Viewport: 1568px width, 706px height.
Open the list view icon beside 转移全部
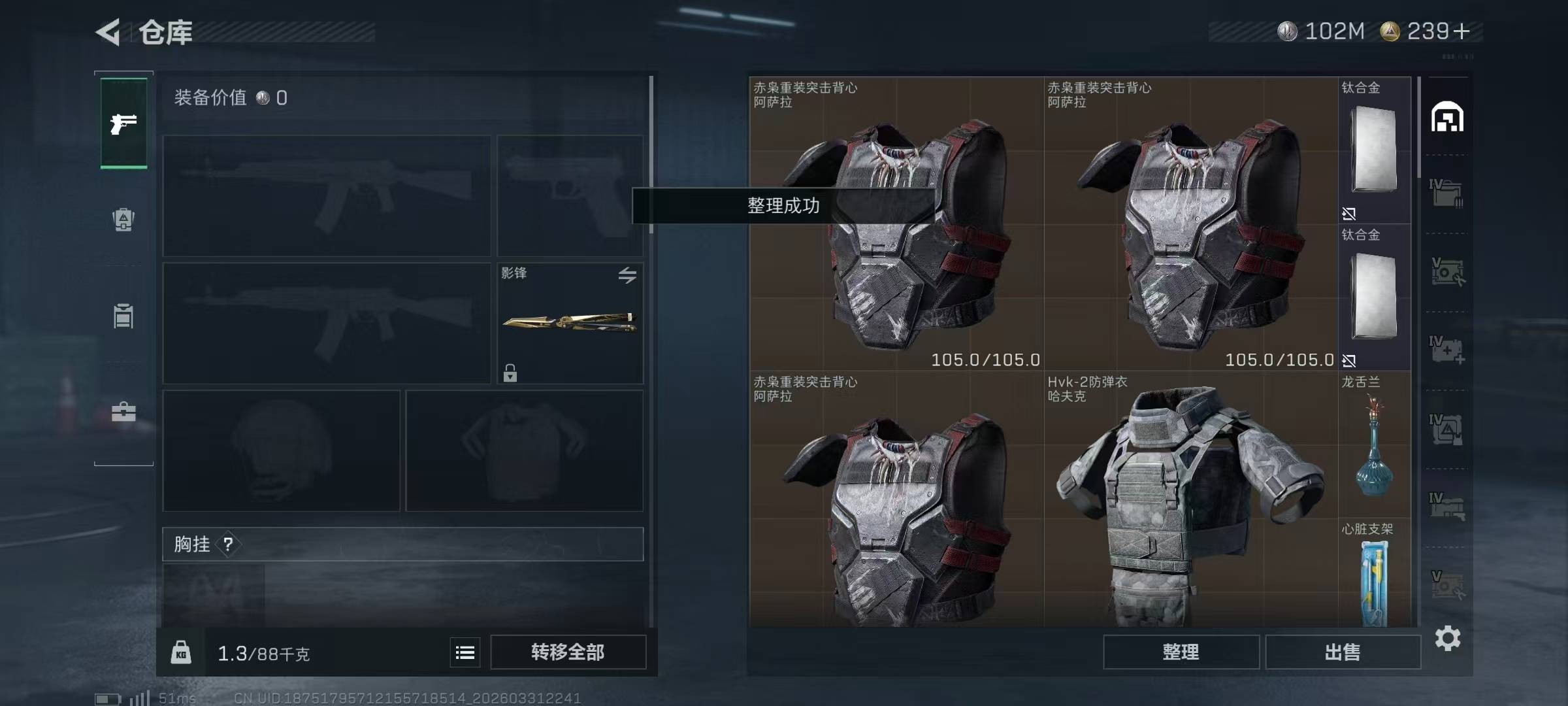[x=465, y=652]
